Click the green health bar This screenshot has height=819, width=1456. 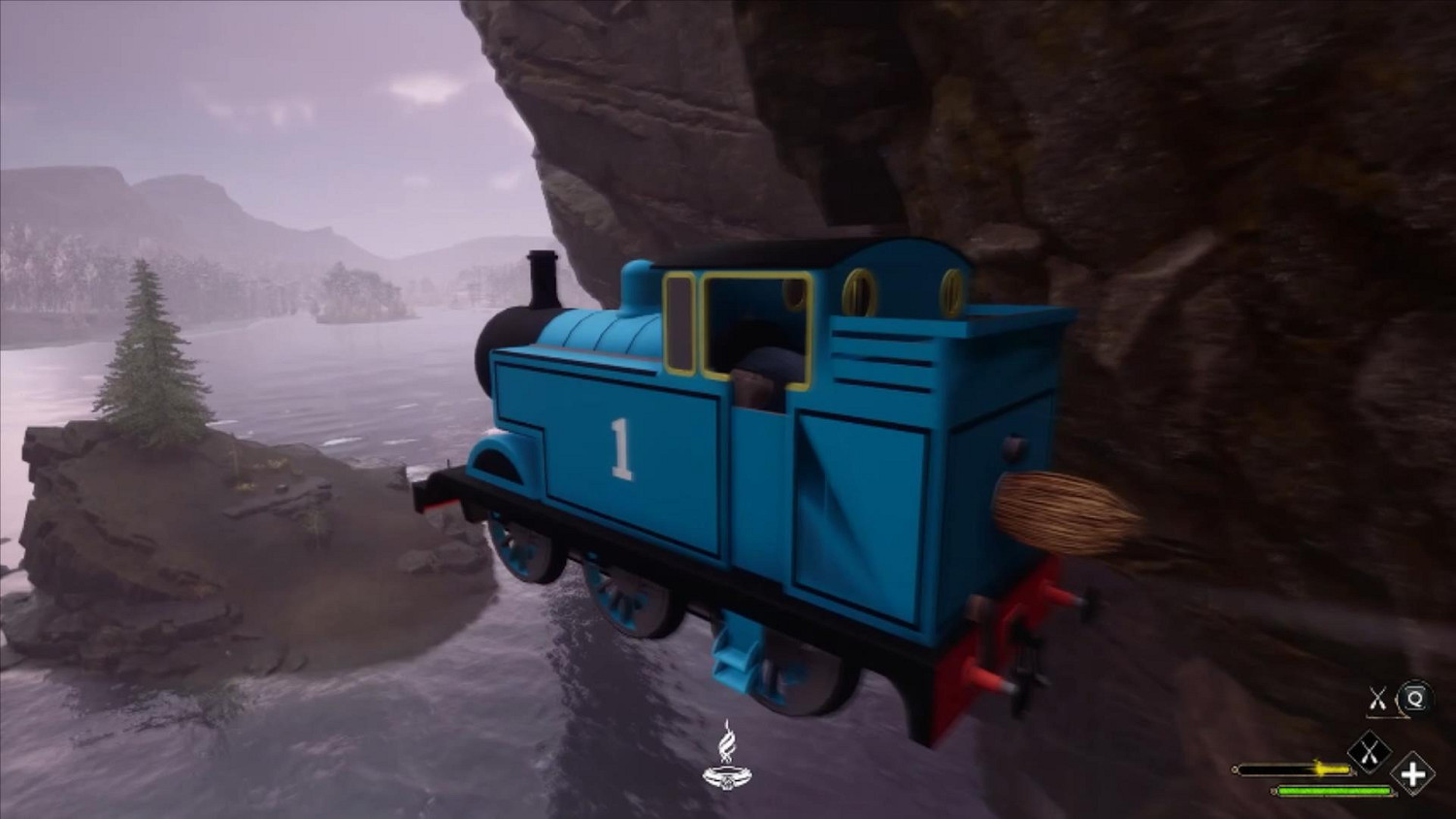pos(1335,791)
